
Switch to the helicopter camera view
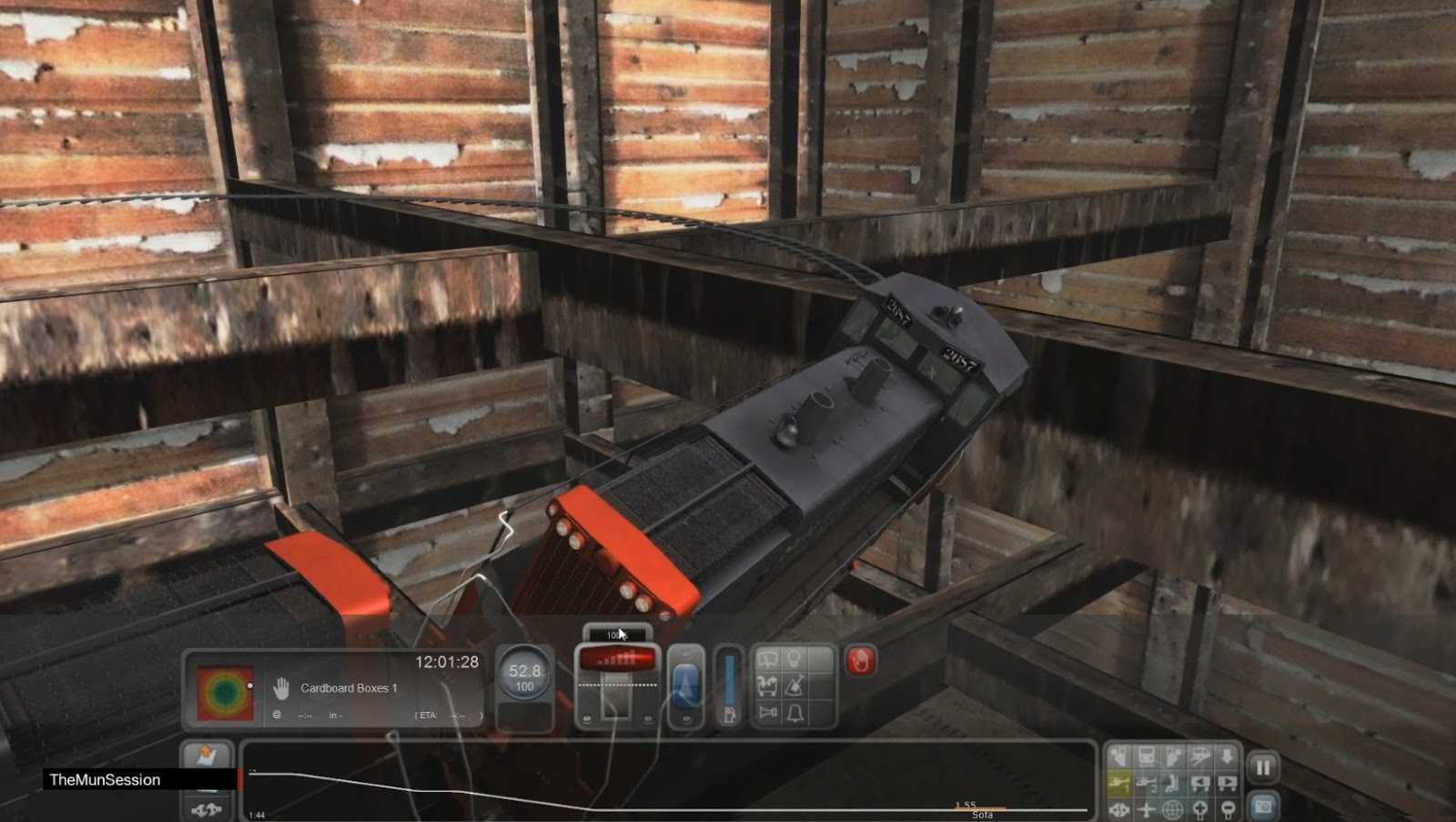[x=1121, y=782]
